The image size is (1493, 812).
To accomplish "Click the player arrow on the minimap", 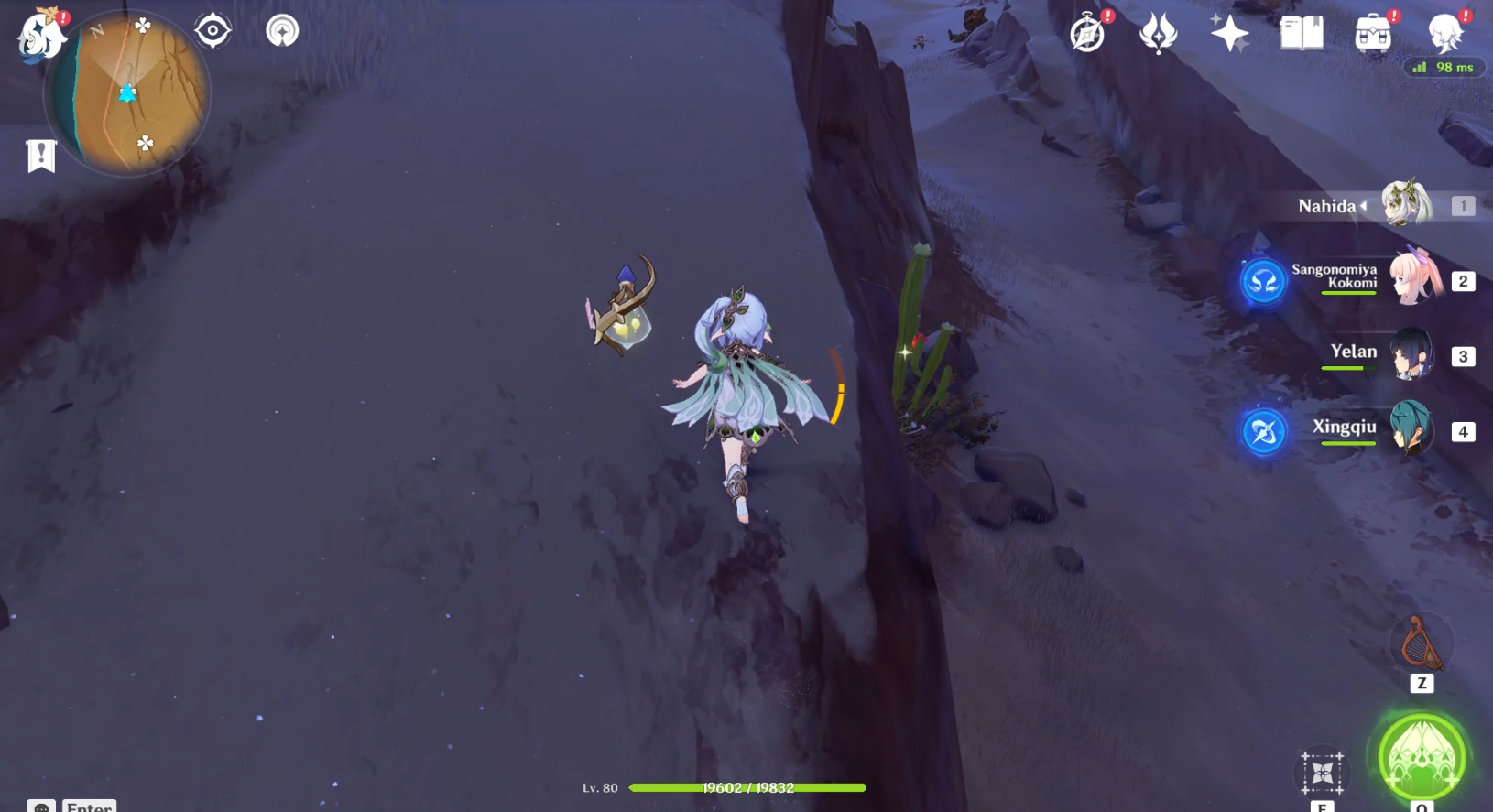I will click(x=126, y=92).
